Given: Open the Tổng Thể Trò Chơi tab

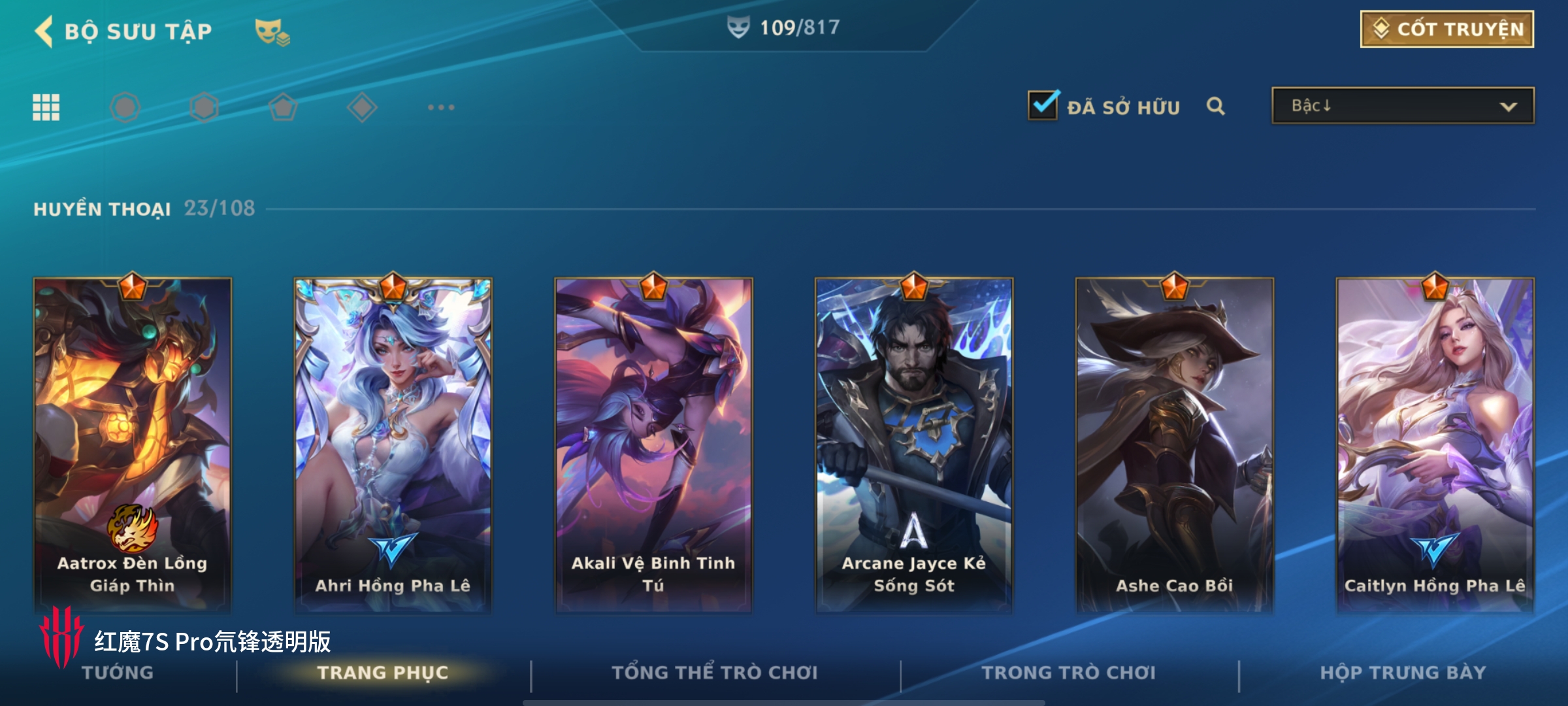Looking at the screenshot, I should point(715,673).
